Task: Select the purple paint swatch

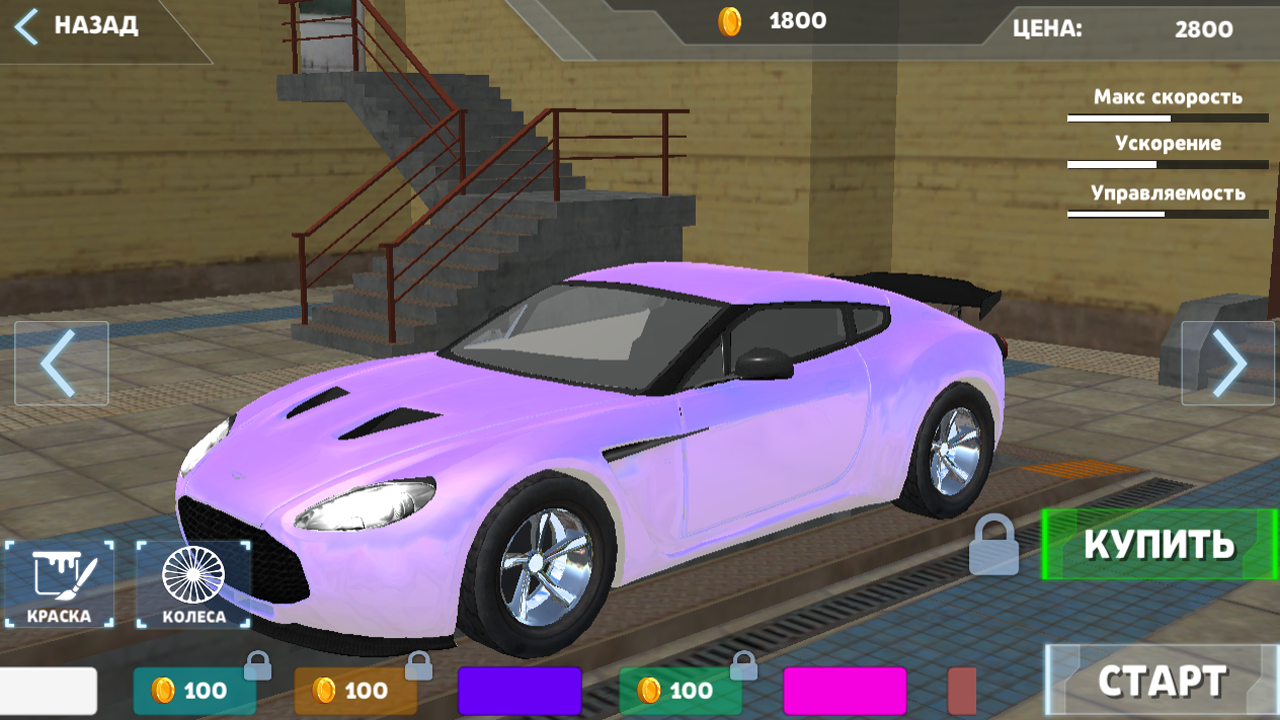Action: tap(517, 689)
